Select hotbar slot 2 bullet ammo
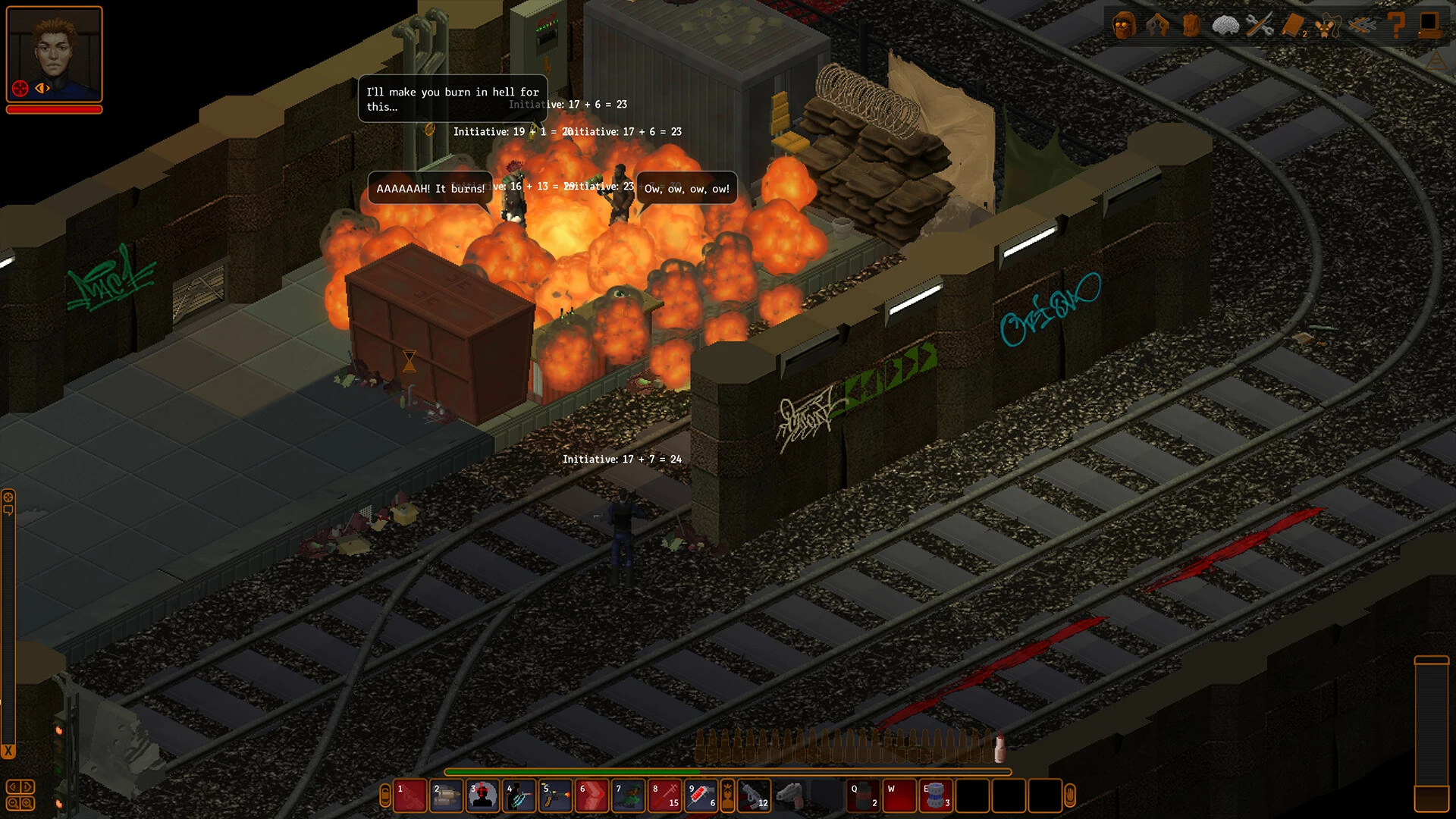The height and width of the screenshot is (819, 1456). pos(447,797)
